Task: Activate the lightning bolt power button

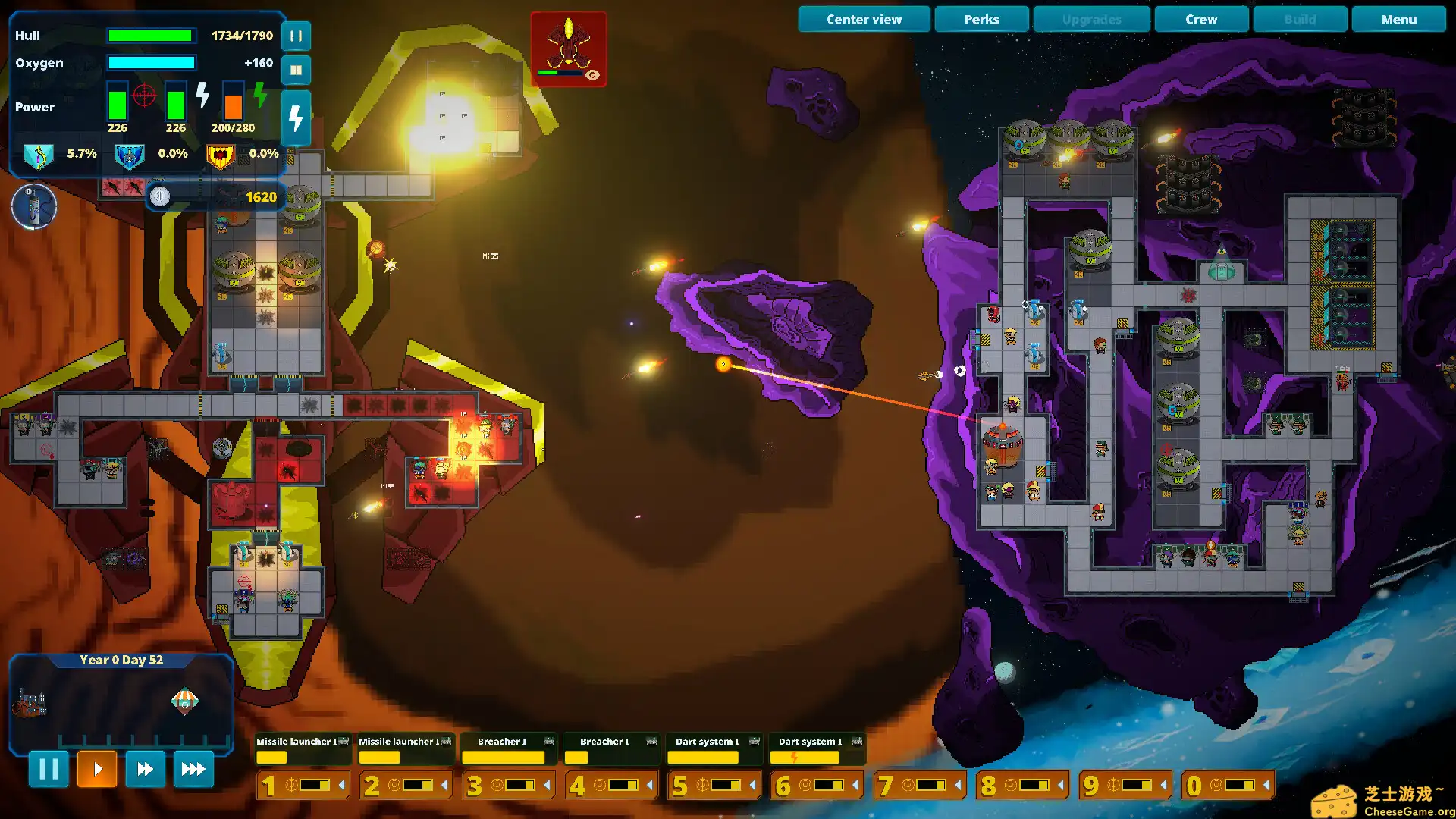Action: [x=296, y=118]
